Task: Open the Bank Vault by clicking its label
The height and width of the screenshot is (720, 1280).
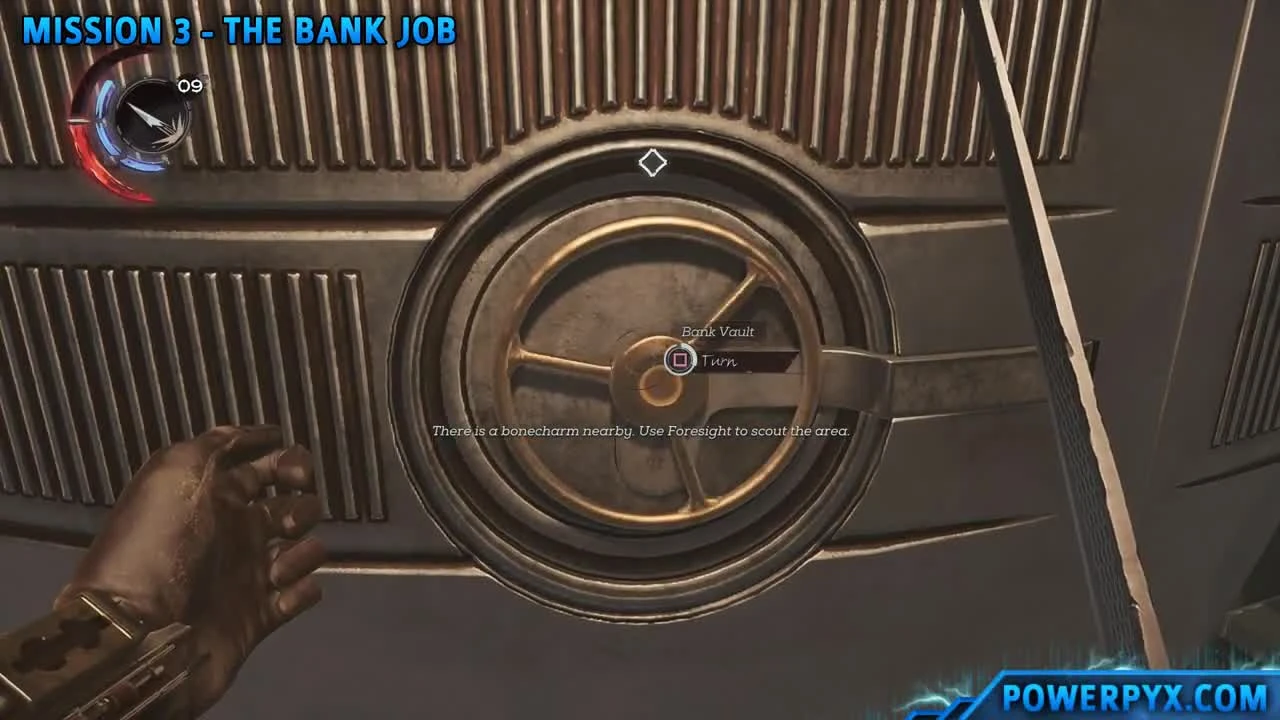Action: (x=716, y=331)
